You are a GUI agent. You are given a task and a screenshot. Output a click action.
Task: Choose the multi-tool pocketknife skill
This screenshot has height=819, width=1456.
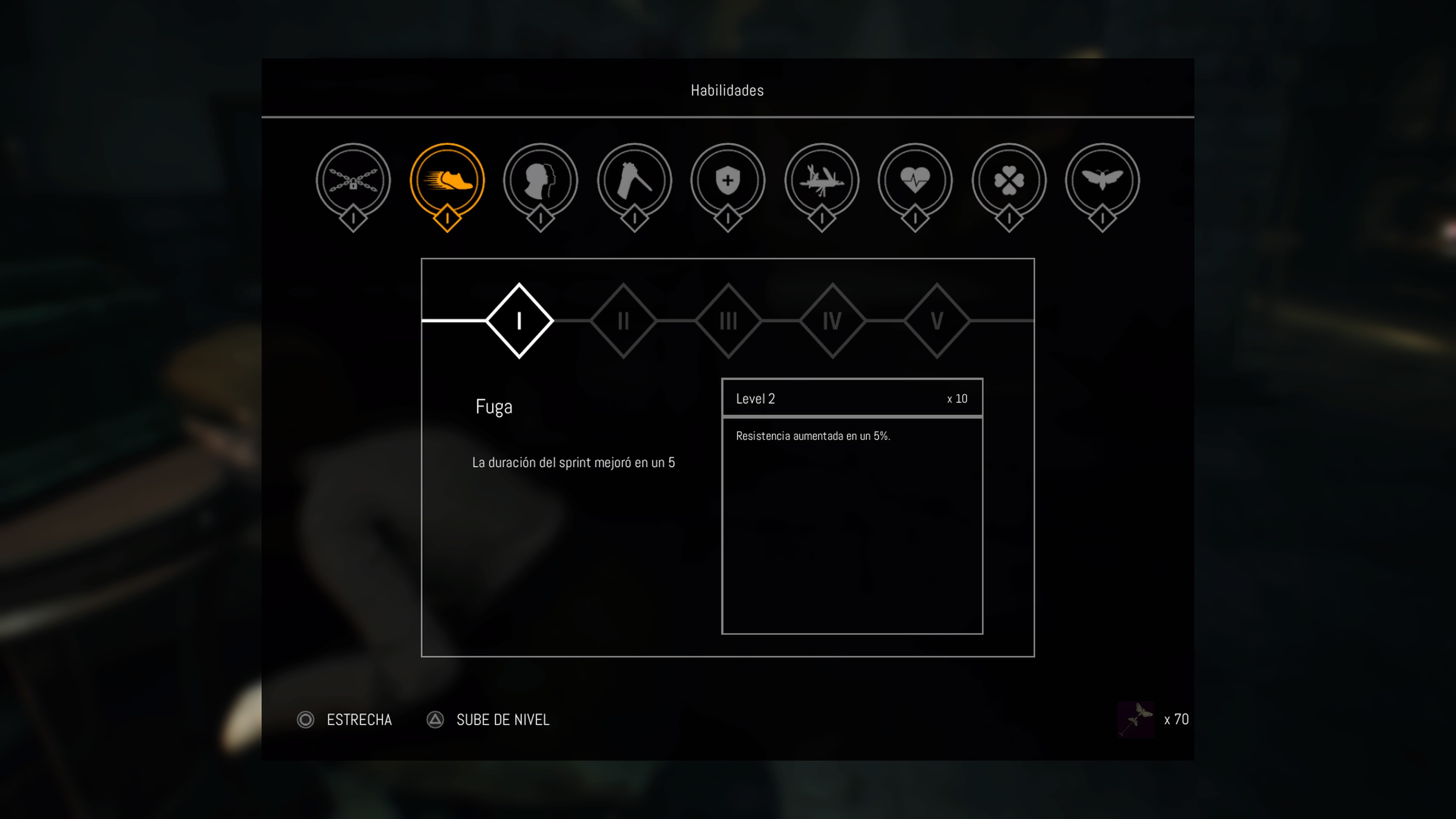pyautogui.click(x=822, y=181)
